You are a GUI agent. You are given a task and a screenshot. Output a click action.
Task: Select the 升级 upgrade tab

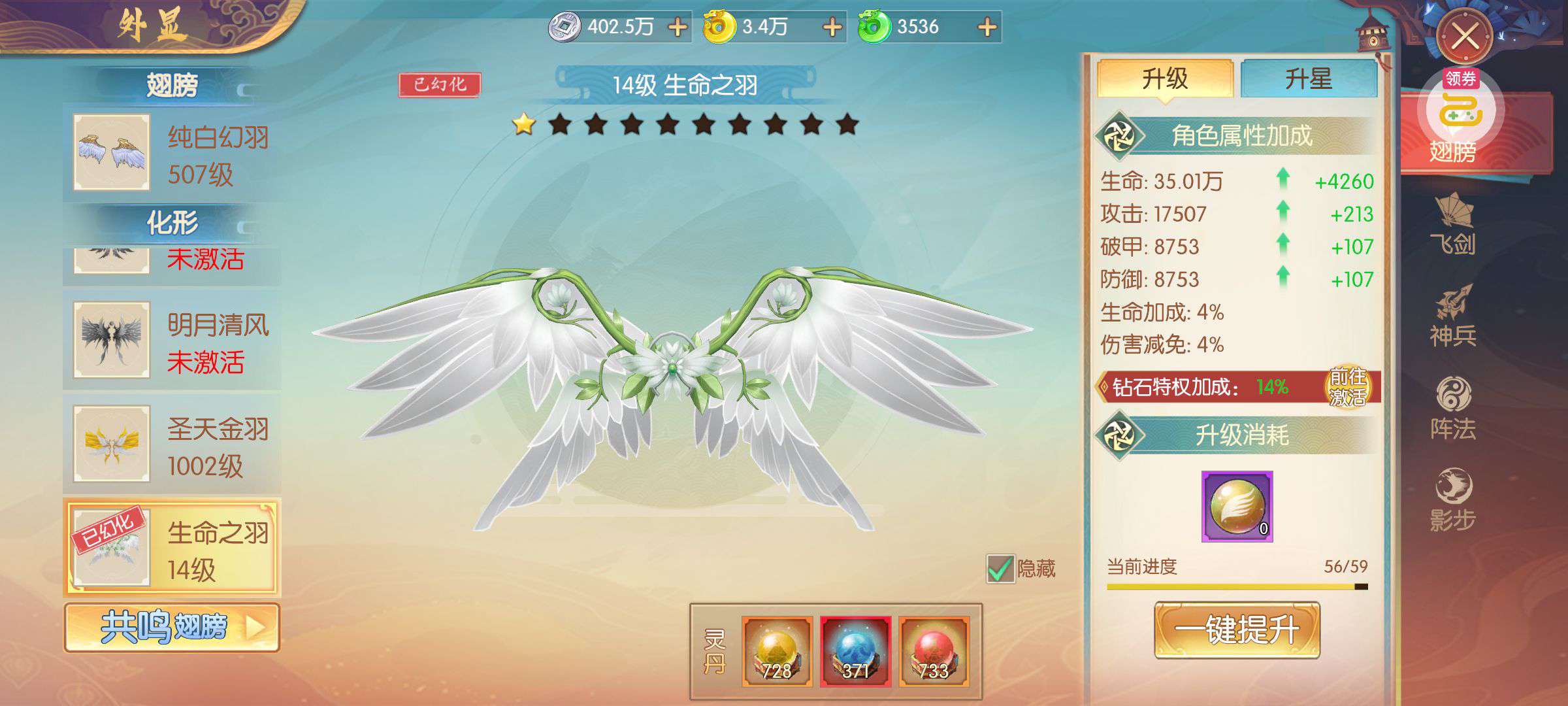1164,79
